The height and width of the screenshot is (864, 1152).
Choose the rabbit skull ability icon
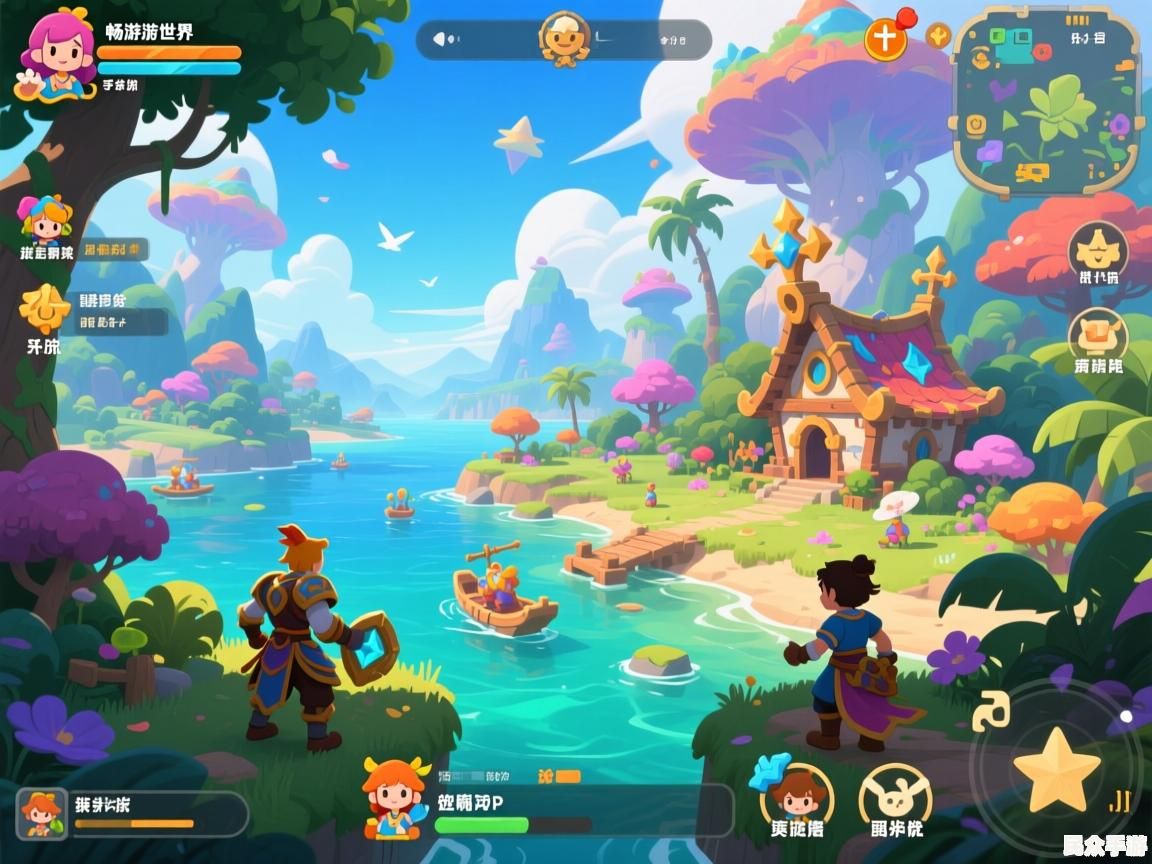click(x=895, y=795)
